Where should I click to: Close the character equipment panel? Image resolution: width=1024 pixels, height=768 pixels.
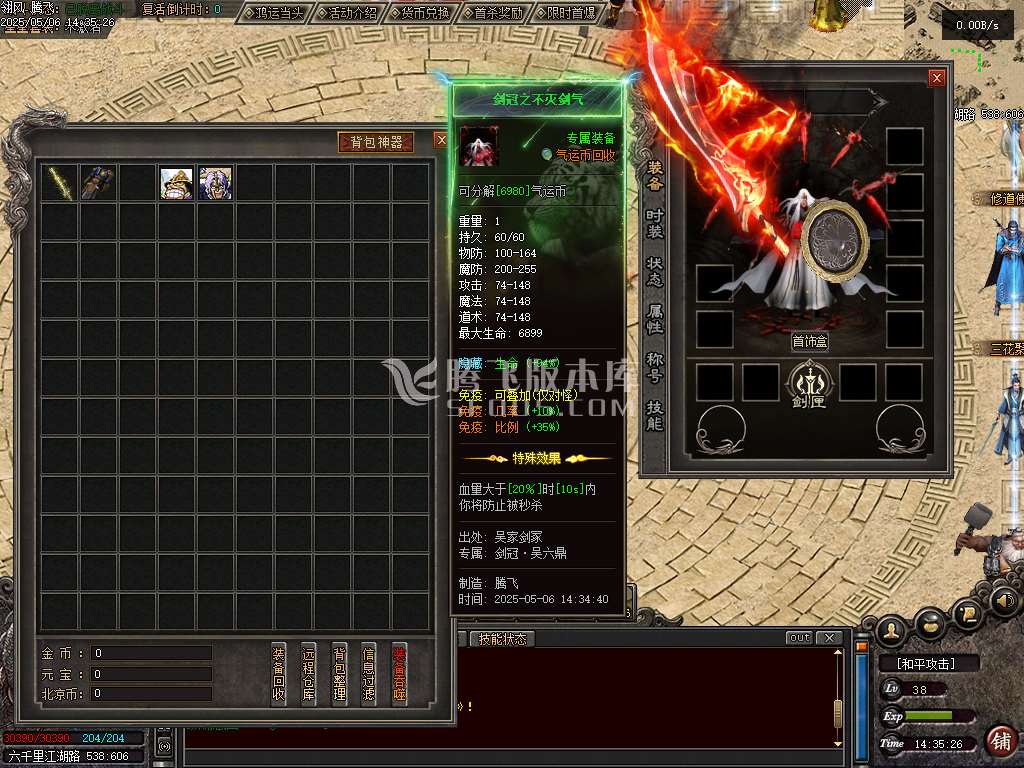[x=936, y=78]
